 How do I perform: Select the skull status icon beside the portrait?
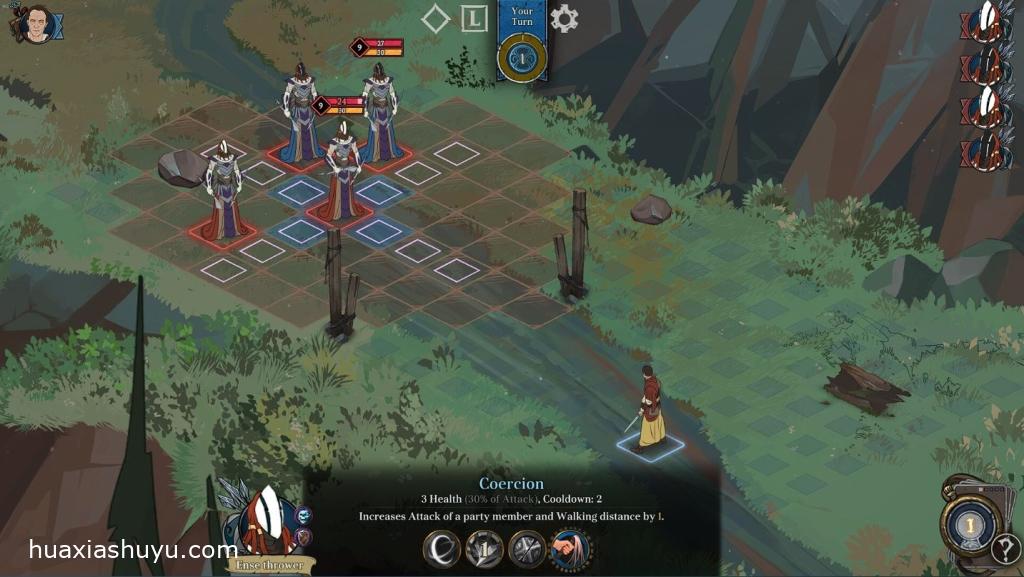[305, 516]
